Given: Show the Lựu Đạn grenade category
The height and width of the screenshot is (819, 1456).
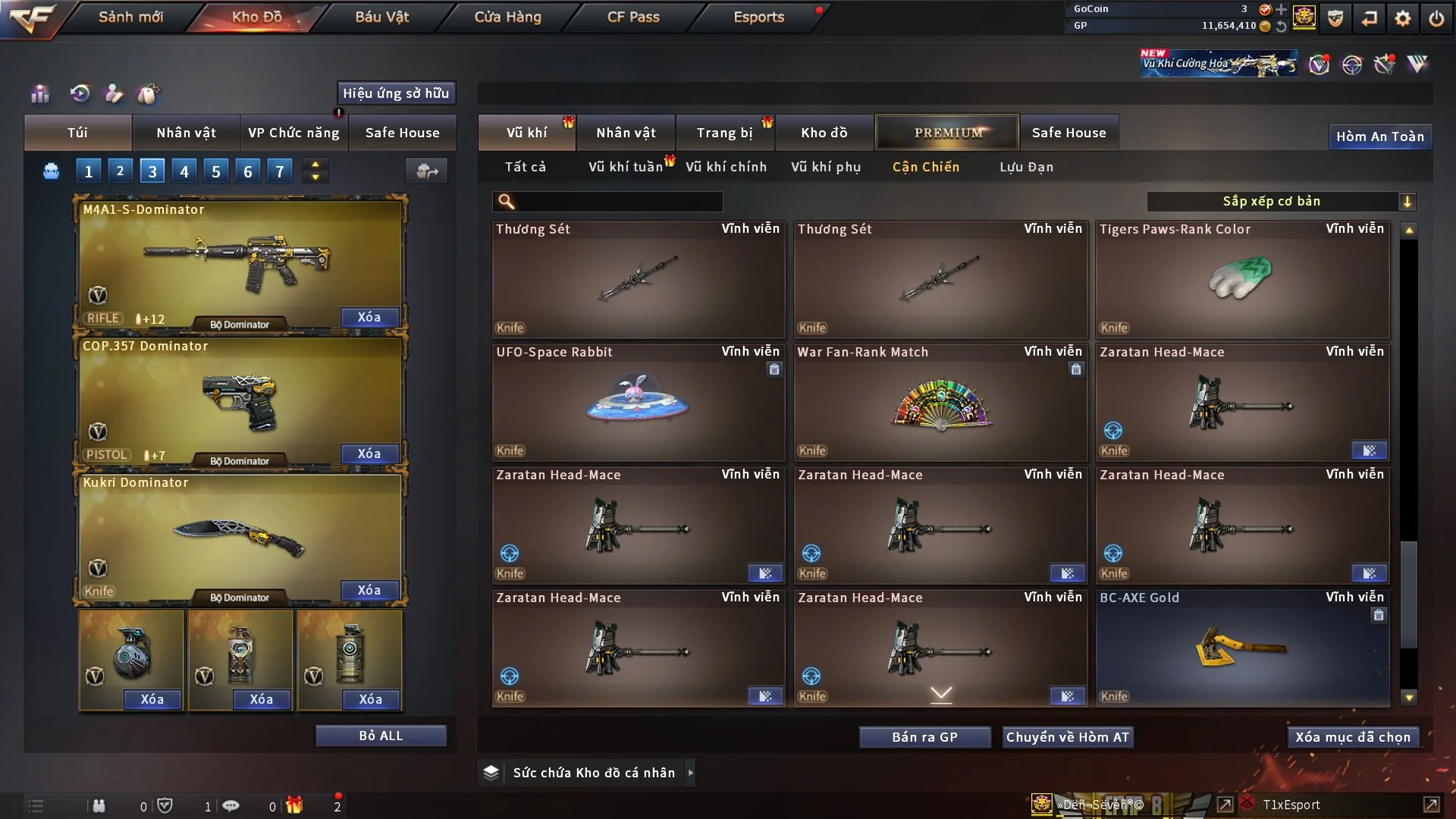Looking at the screenshot, I should click(1026, 167).
